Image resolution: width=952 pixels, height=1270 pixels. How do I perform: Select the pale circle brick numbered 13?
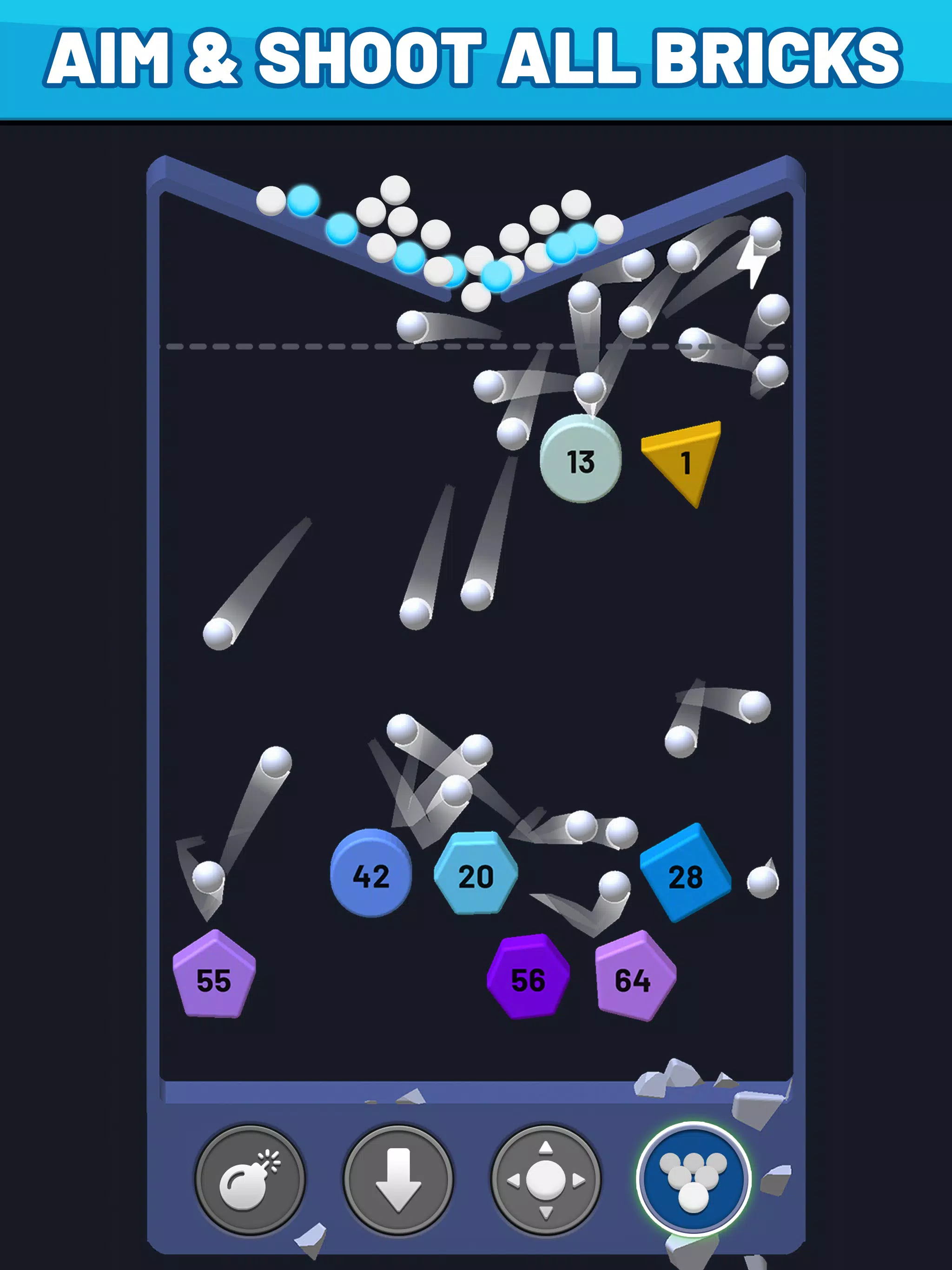581,459
